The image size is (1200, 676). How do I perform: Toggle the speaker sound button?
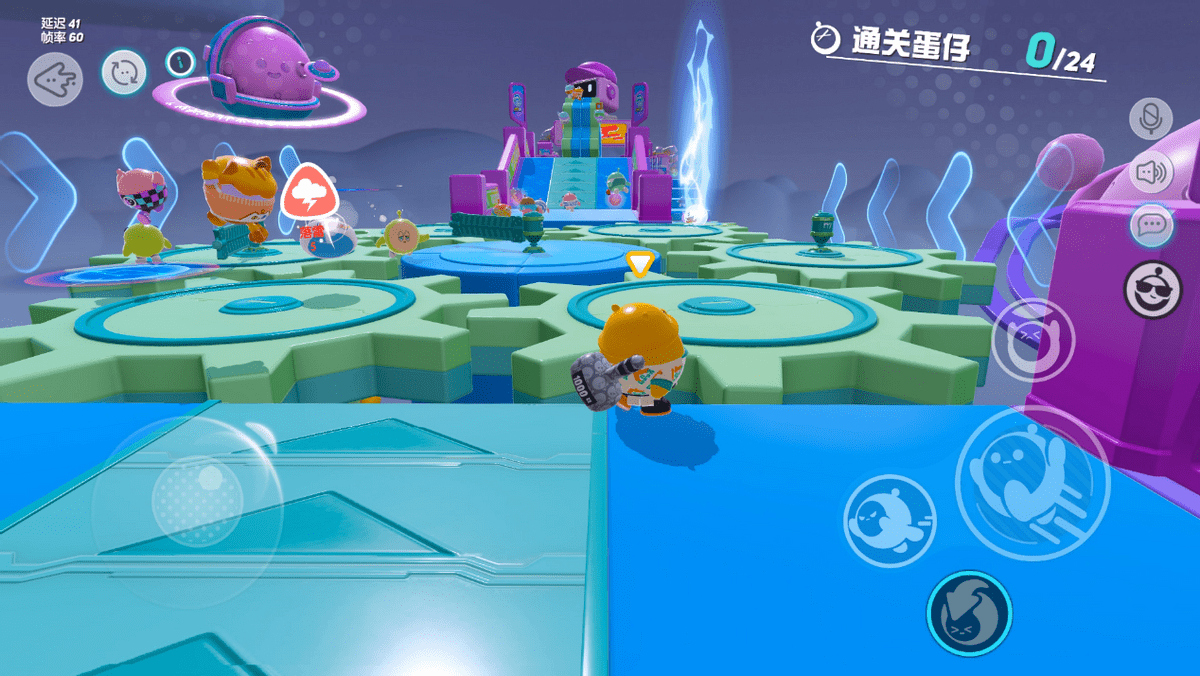pyautogui.click(x=1151, y=172)
